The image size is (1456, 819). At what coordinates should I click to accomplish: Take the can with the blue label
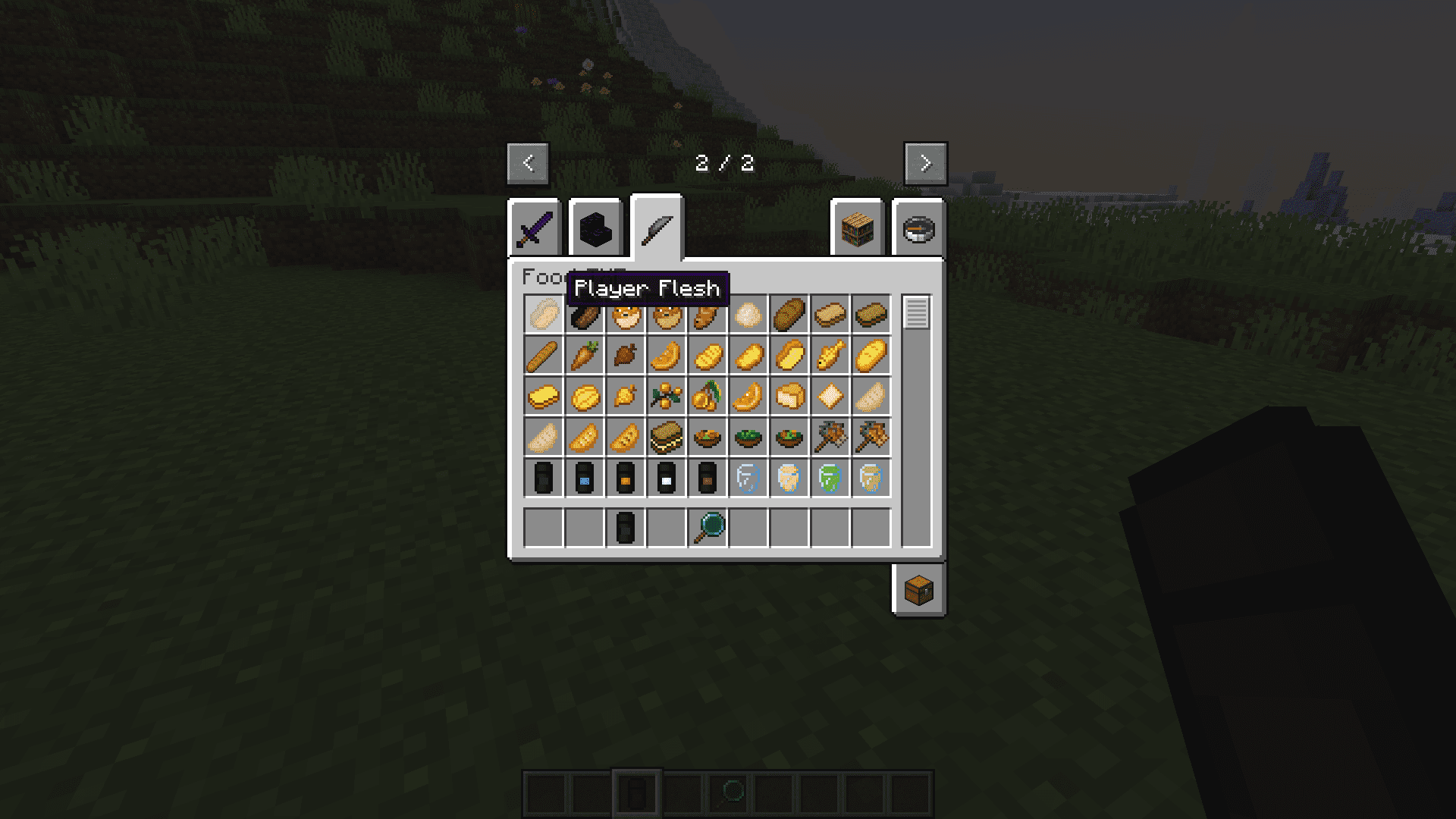[x=585, y=479]
